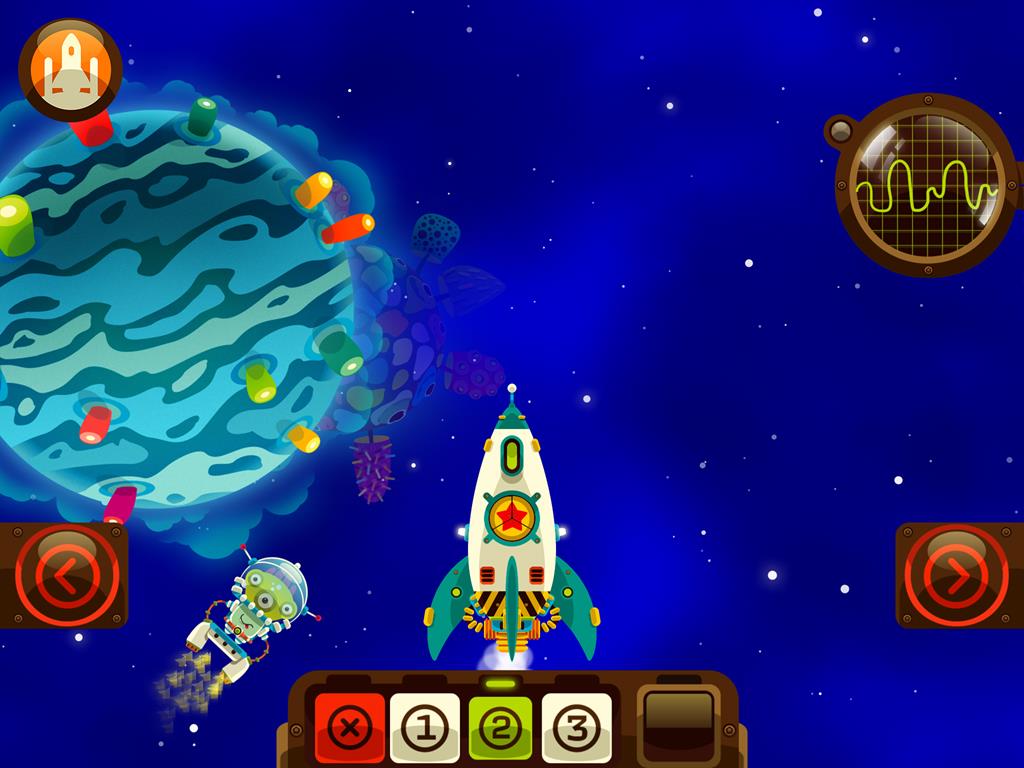Image resolution: width=1024 pixels, height=768 pixels.
Task: Choose the green number 2 button
Action: coord(500,728)
